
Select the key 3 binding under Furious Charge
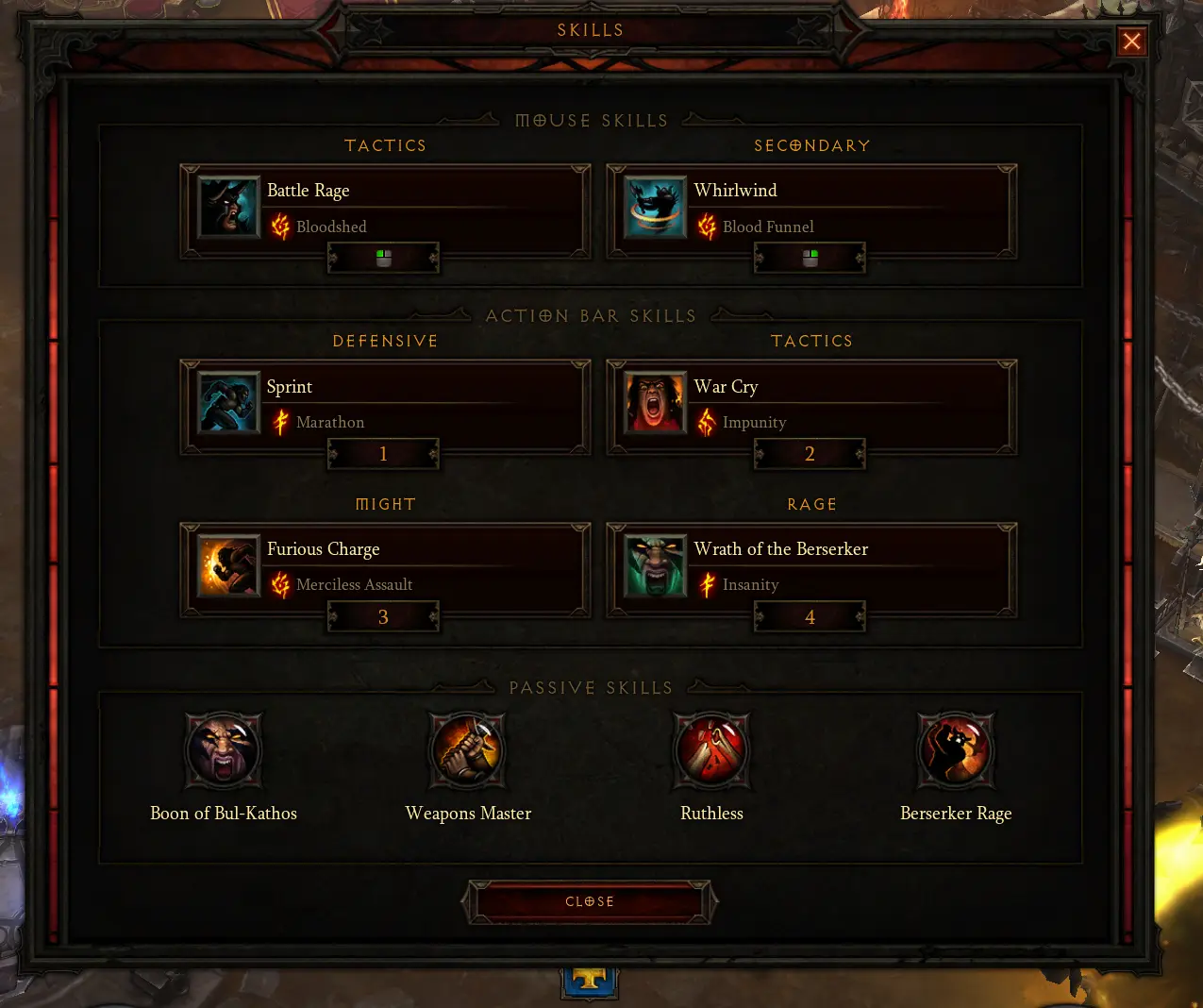pos(383,617)
